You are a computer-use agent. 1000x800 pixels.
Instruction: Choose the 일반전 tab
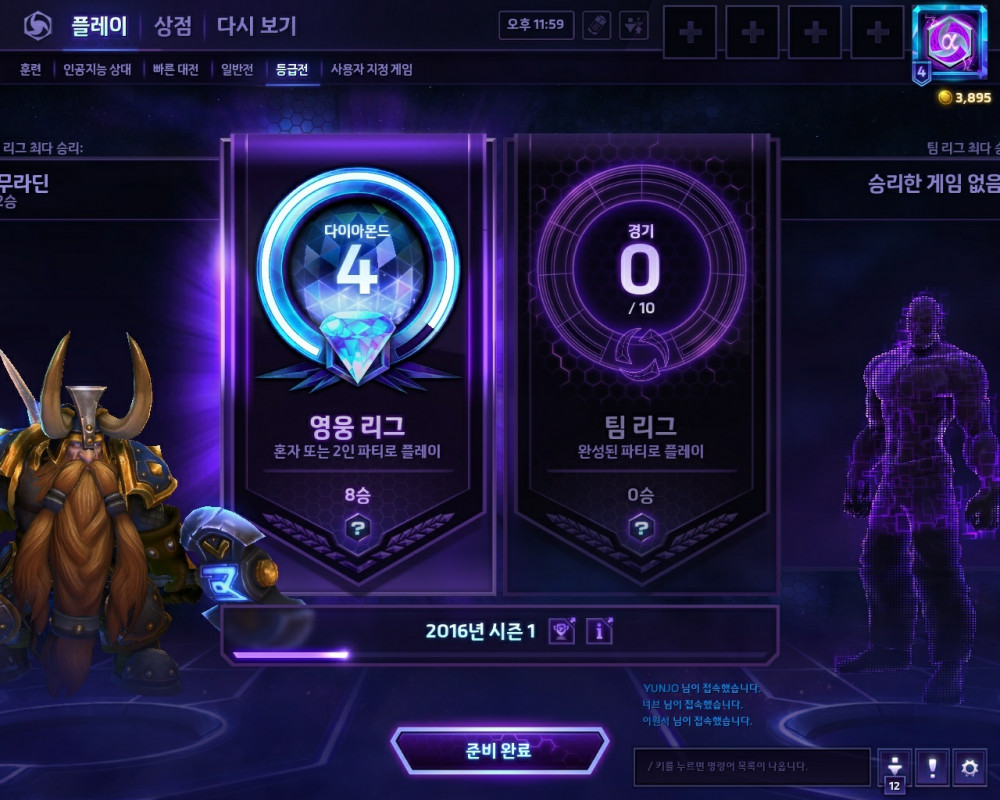pyautogui.click(x=236, y=70)
